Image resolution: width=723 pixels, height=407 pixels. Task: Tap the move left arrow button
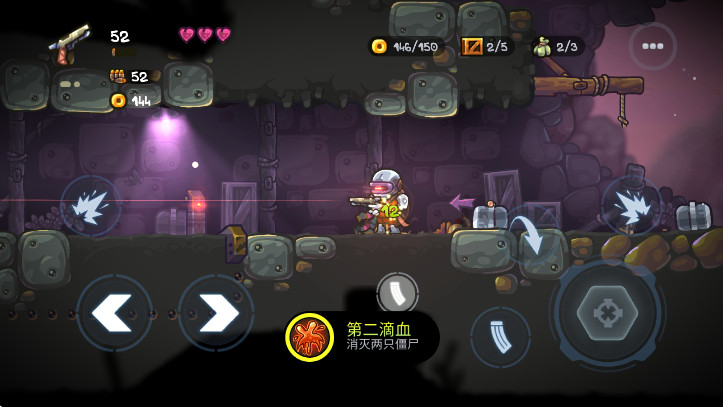[114, 313]
